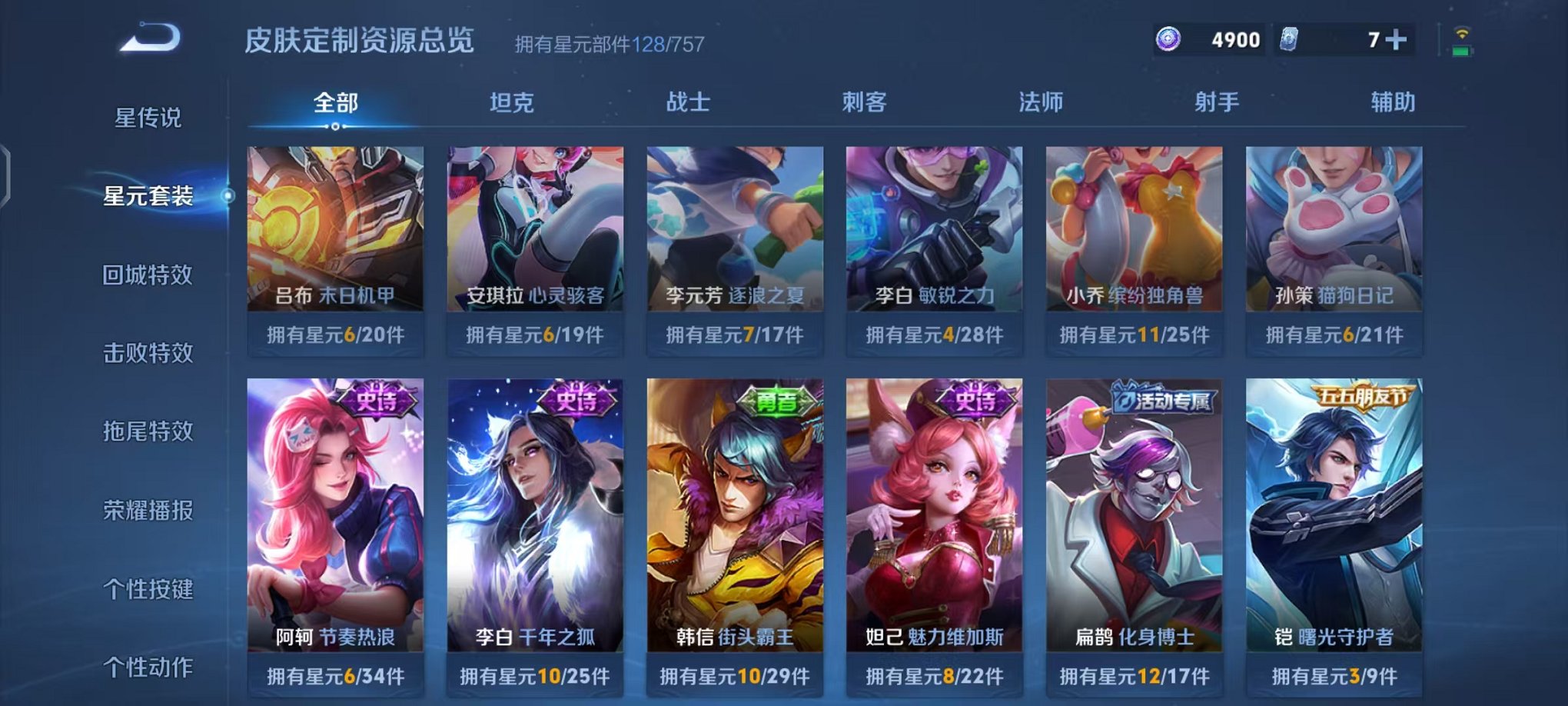Select 击败特效 from the sidebar
The width and height of the screenshot is (1568, 706).
[149, 351]
